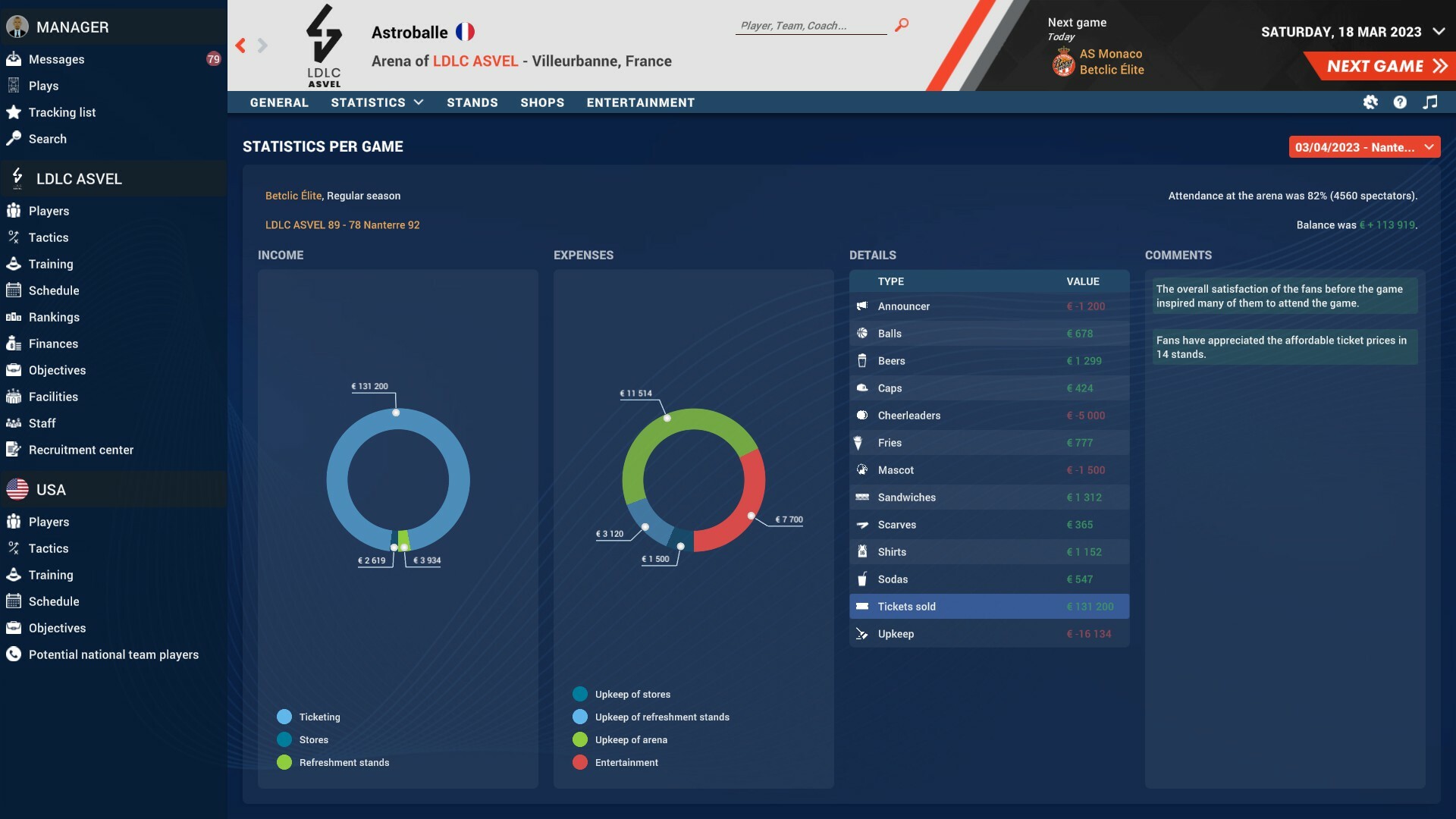Open the AS Monaco next opponent link
Viewport: 1456px width, 819px height.
click(1111, 54)
